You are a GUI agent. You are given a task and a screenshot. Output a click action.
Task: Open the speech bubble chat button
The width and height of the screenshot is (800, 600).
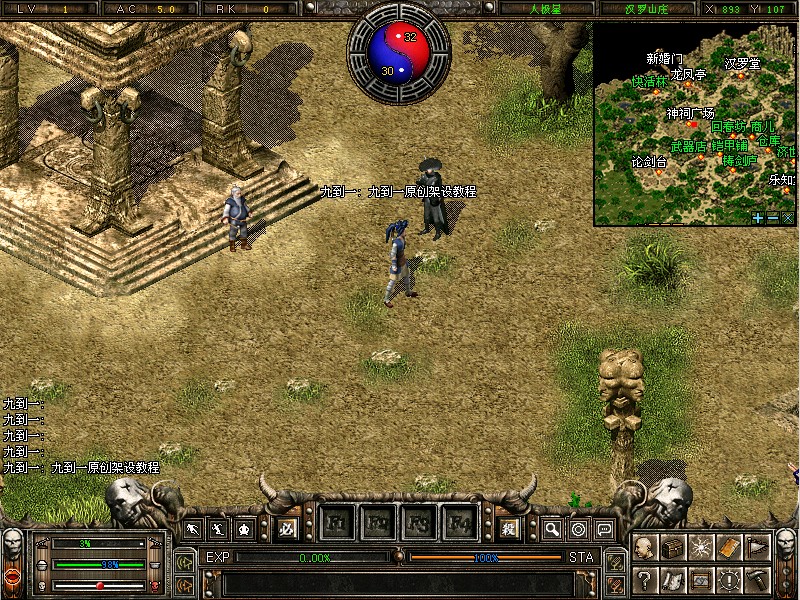[x=604, y=528]
